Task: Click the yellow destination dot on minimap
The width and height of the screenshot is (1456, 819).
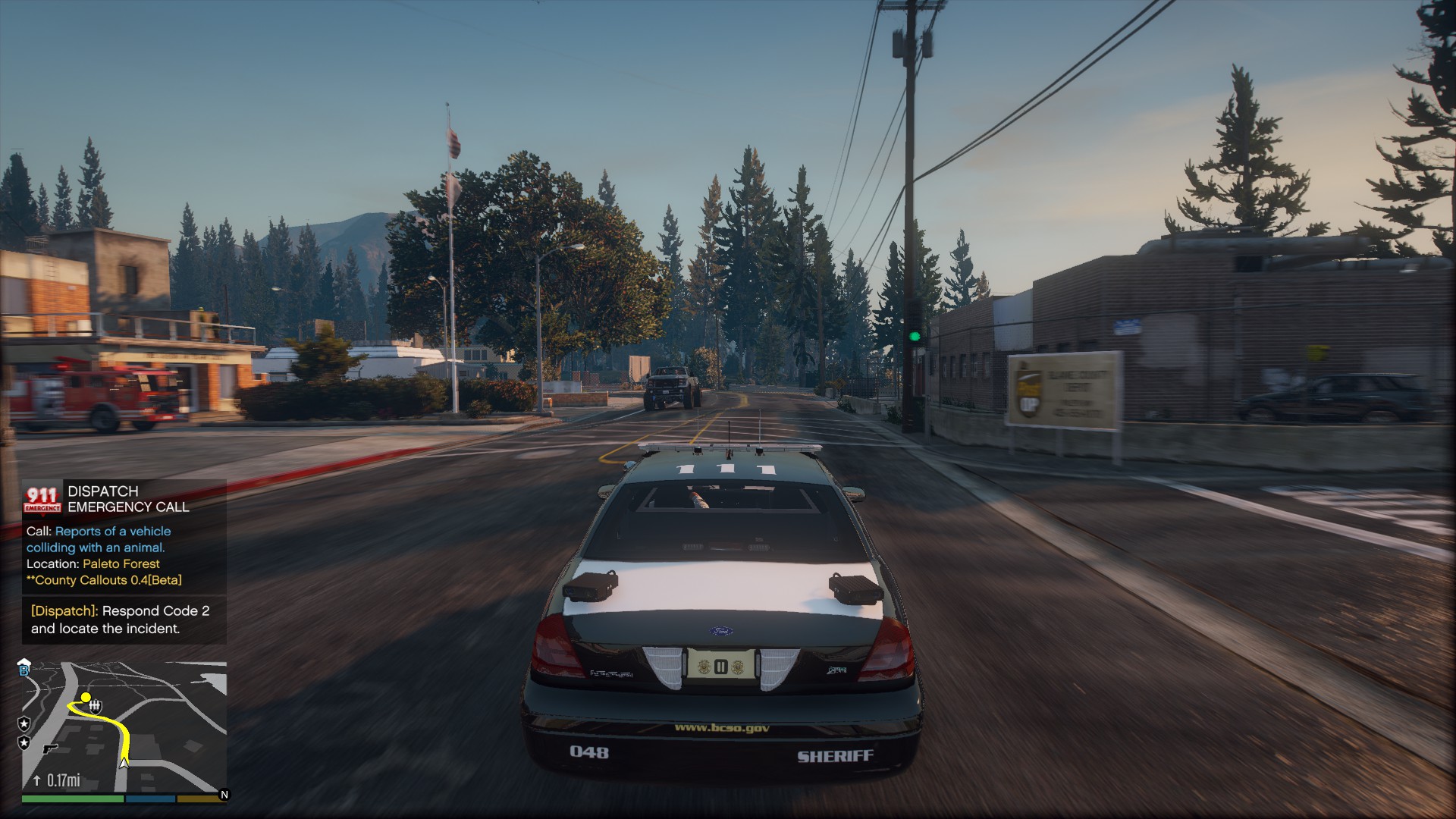Action: [x=86, y=697]
